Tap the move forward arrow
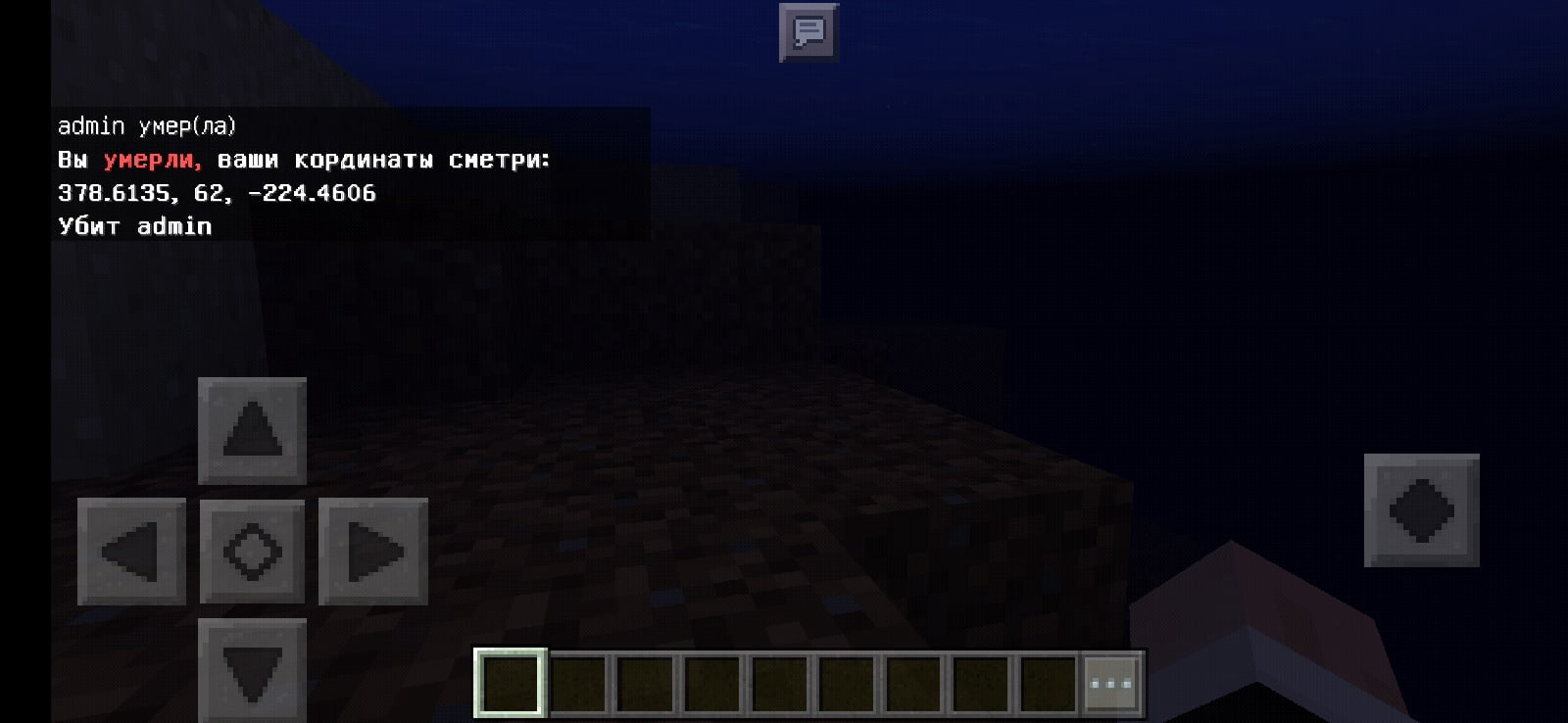This screenshot has width=1568, height=723. (252, 431)
